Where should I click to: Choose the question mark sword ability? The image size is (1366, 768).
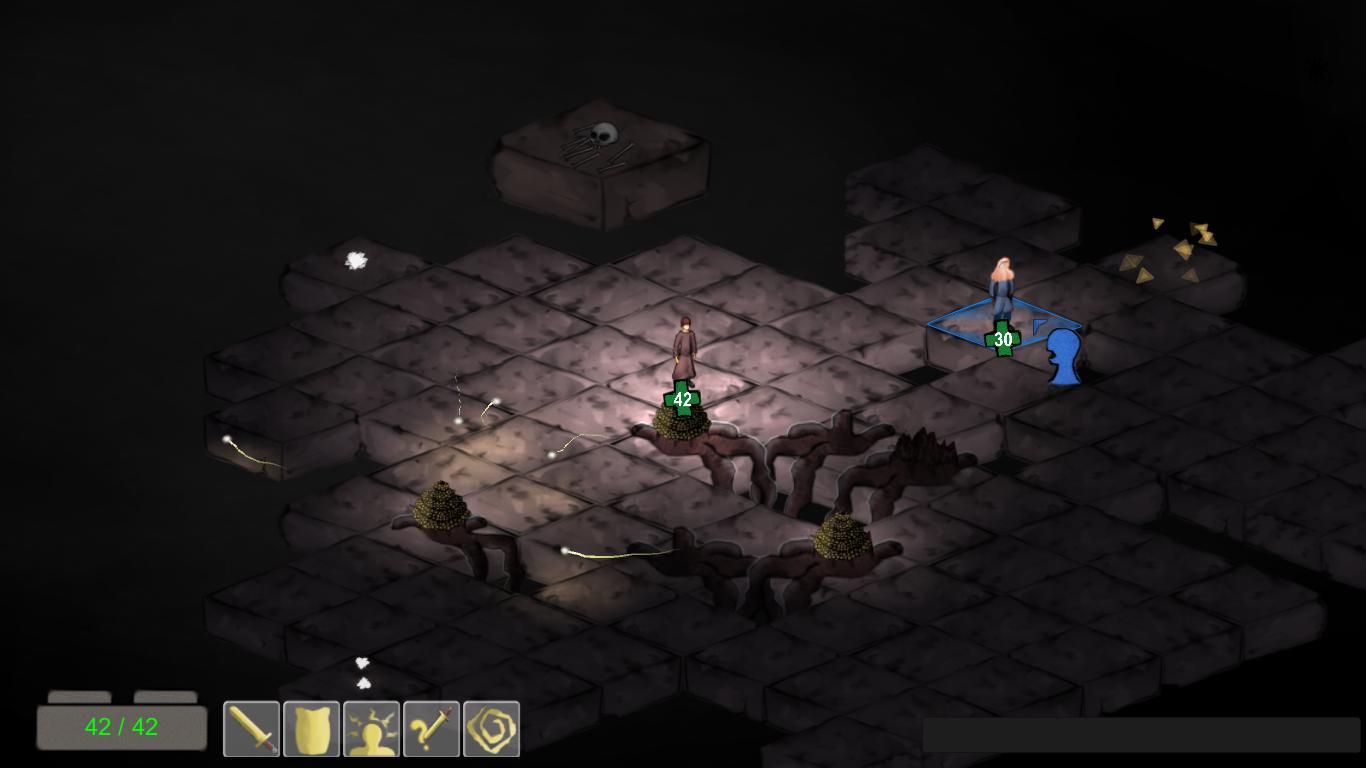tap(431, 729)
